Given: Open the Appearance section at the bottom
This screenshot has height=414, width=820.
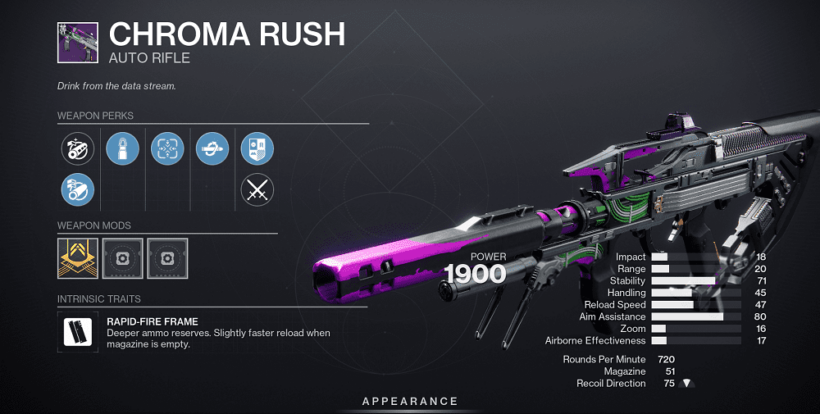Looking at the screenshot, I should pos(410,401).
